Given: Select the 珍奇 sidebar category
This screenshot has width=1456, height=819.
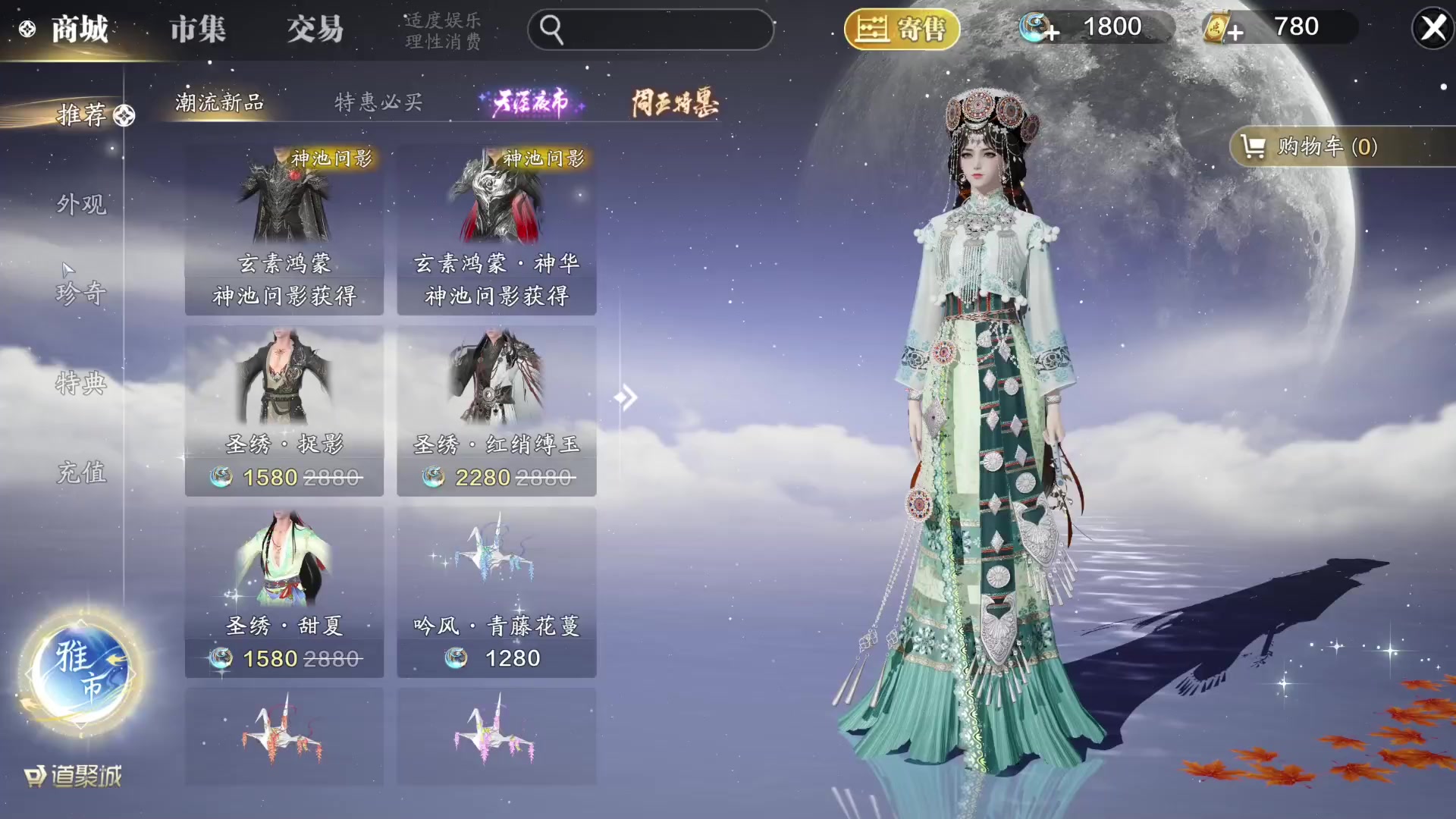Looking at the screenshot, I should (81, 293).
